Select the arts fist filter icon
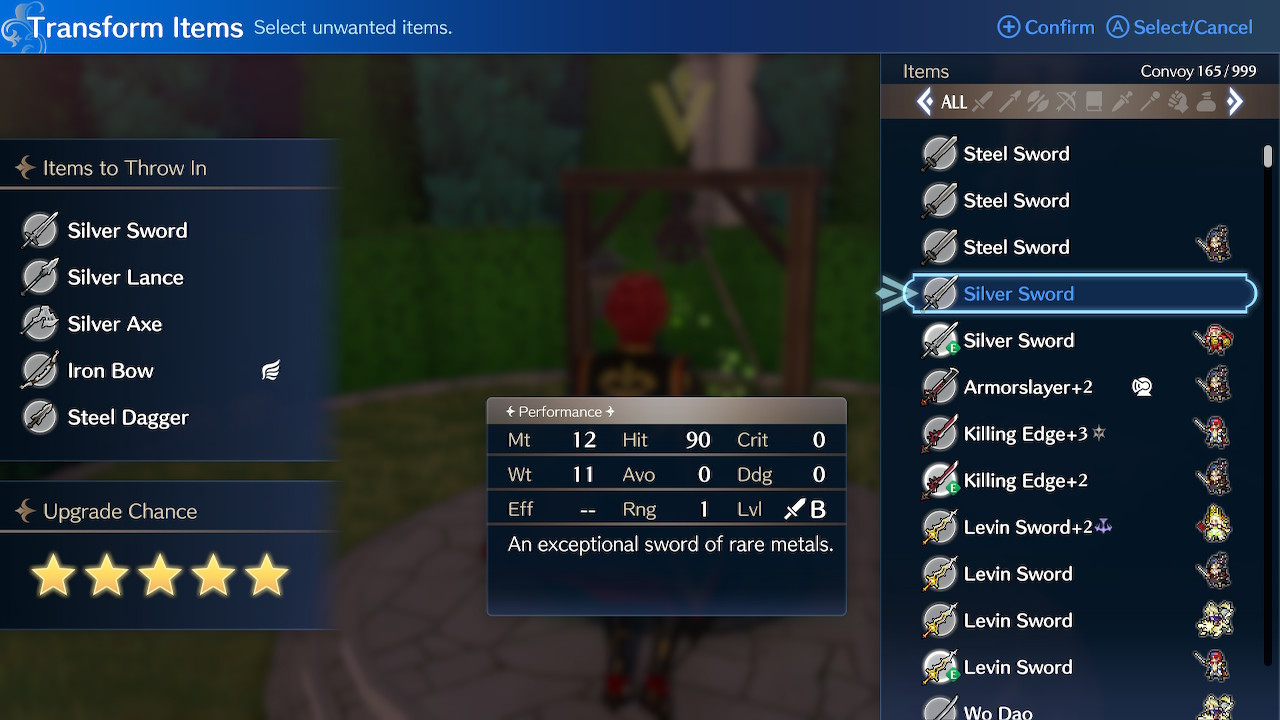This screenshot has width=1280, height=720. pos(1177,101)
